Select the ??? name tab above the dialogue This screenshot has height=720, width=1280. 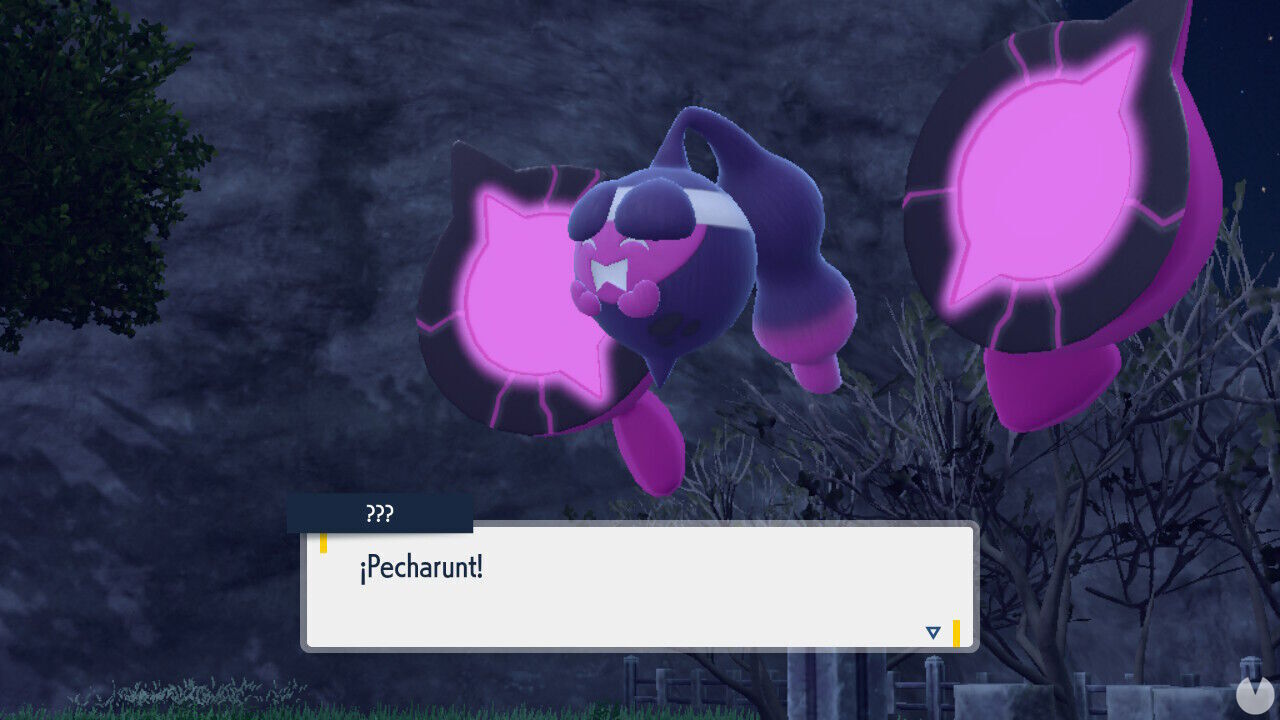(x=379, y=514)
